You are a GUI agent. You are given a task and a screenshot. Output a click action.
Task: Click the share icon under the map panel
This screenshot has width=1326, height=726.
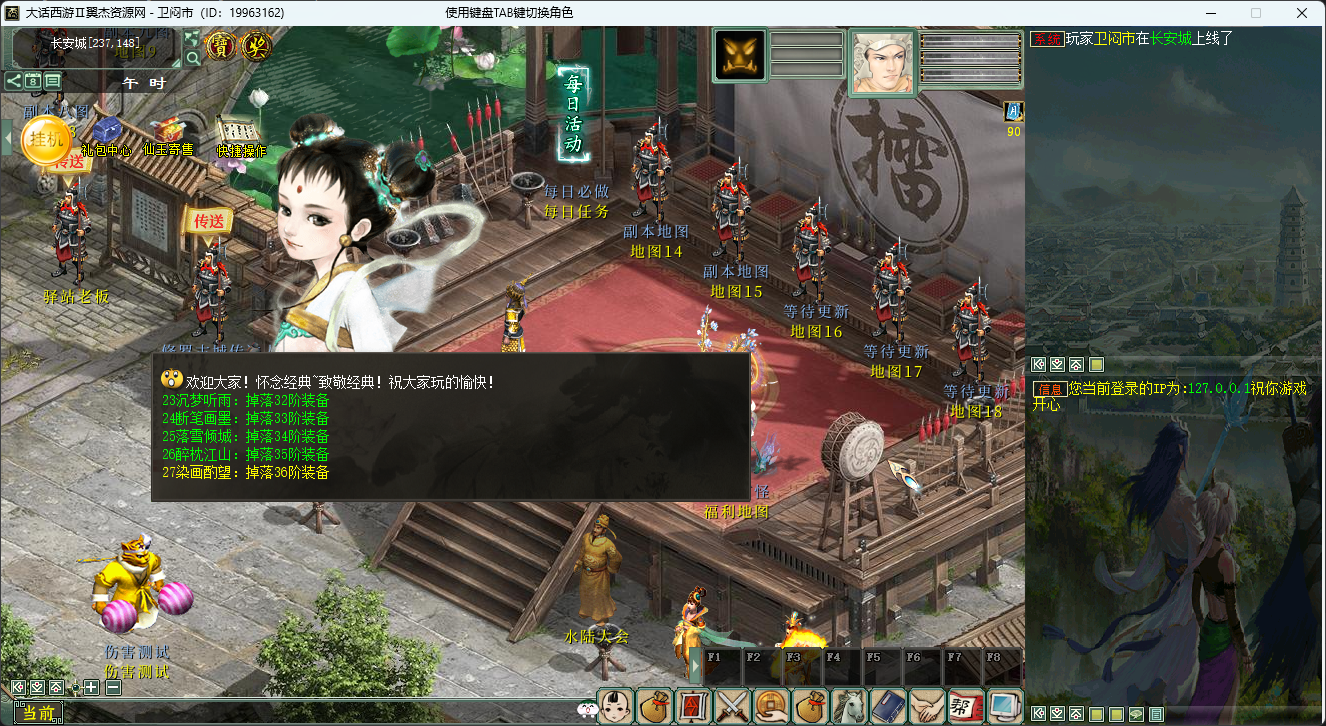(14, 81)
